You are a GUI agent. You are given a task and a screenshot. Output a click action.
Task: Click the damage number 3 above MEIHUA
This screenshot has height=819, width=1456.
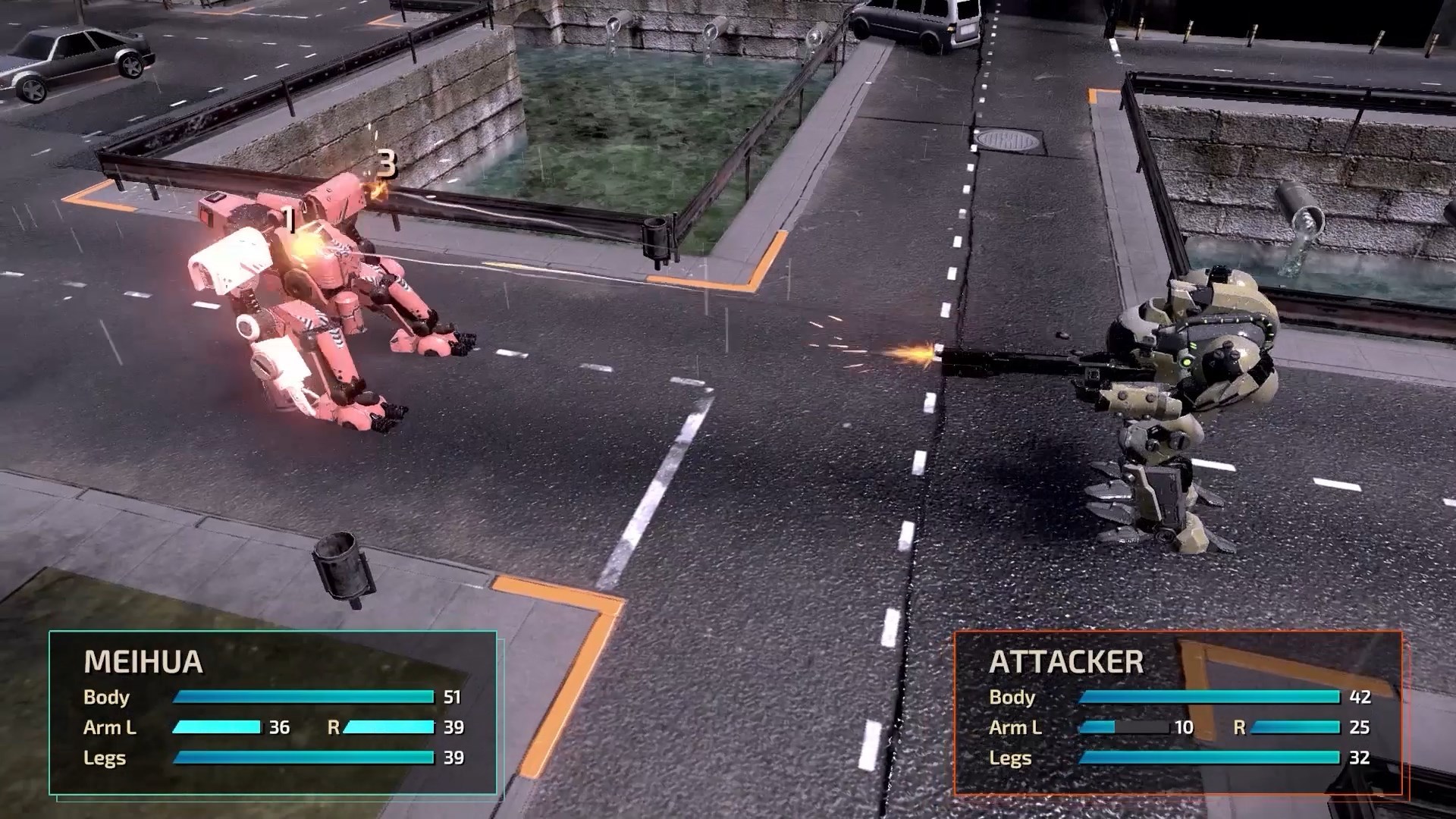pyautogui.click(x=388, y=163)
